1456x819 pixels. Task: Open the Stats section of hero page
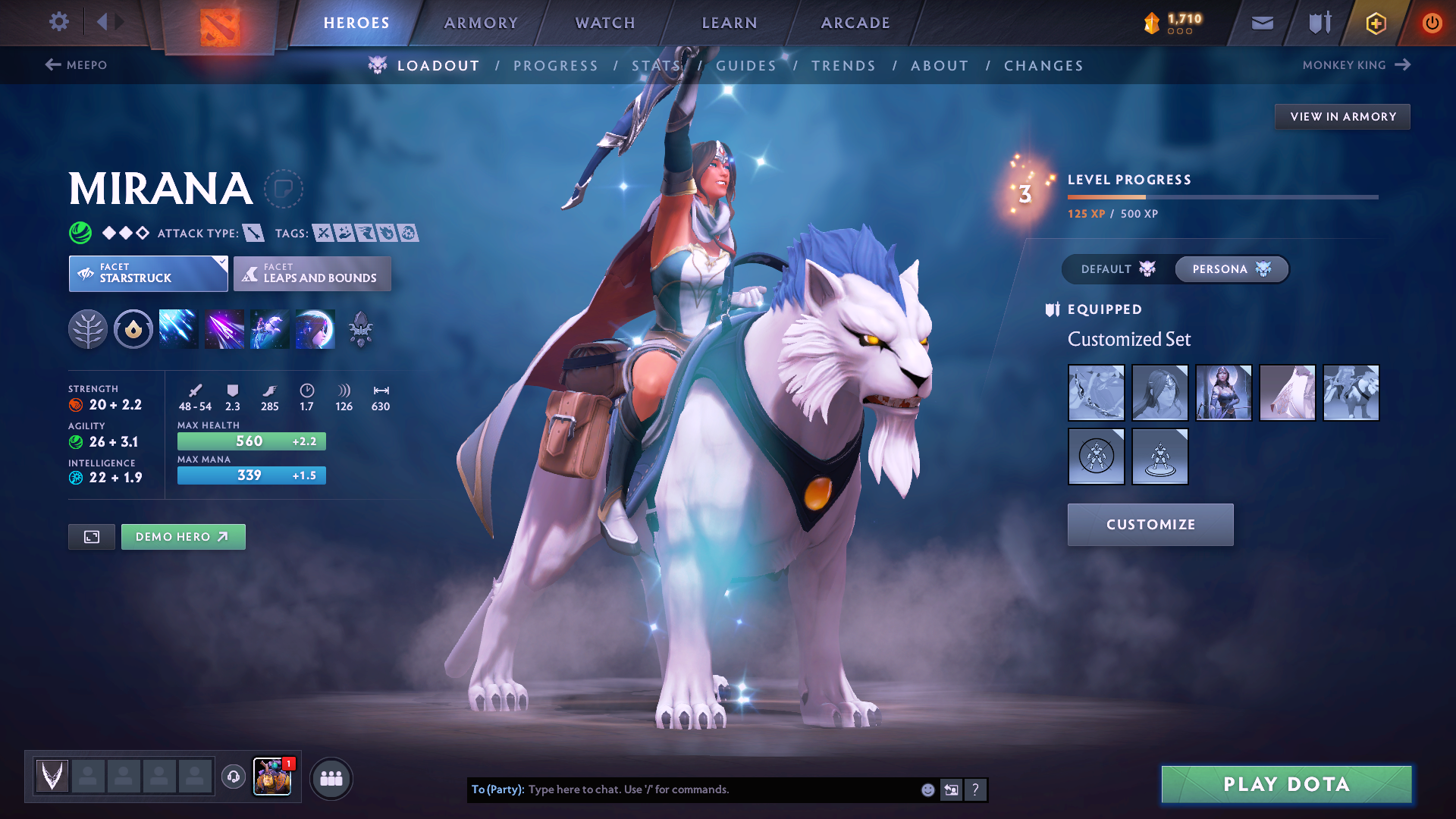(x=657, y=66)
